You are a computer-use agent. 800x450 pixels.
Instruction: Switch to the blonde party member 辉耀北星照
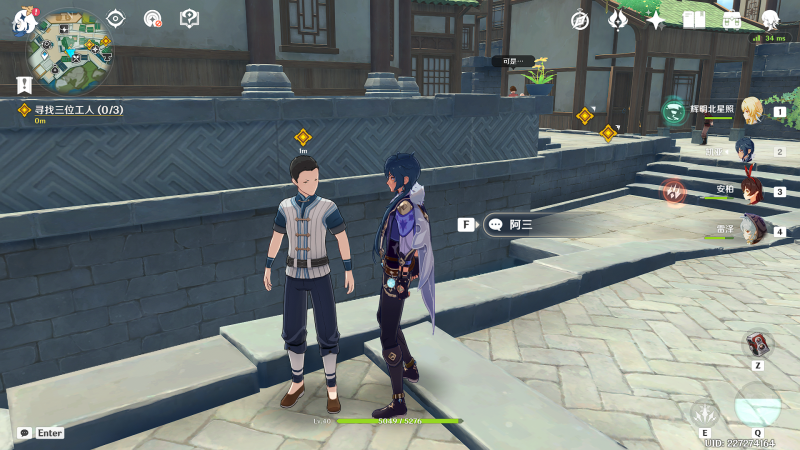point(752,111)
